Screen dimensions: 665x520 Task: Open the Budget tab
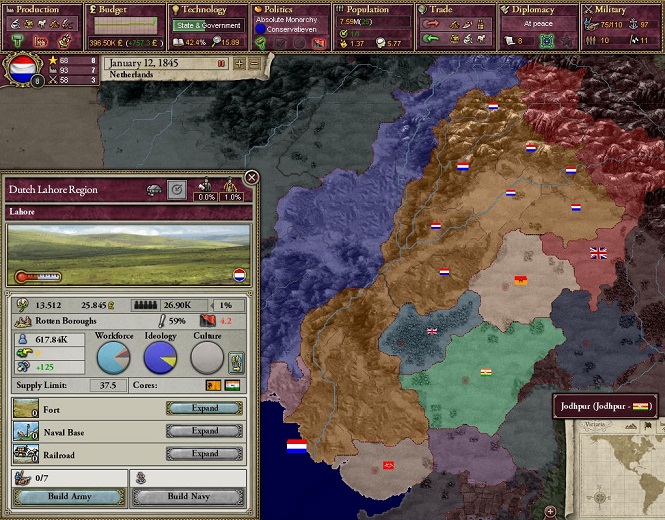[123, 10]
